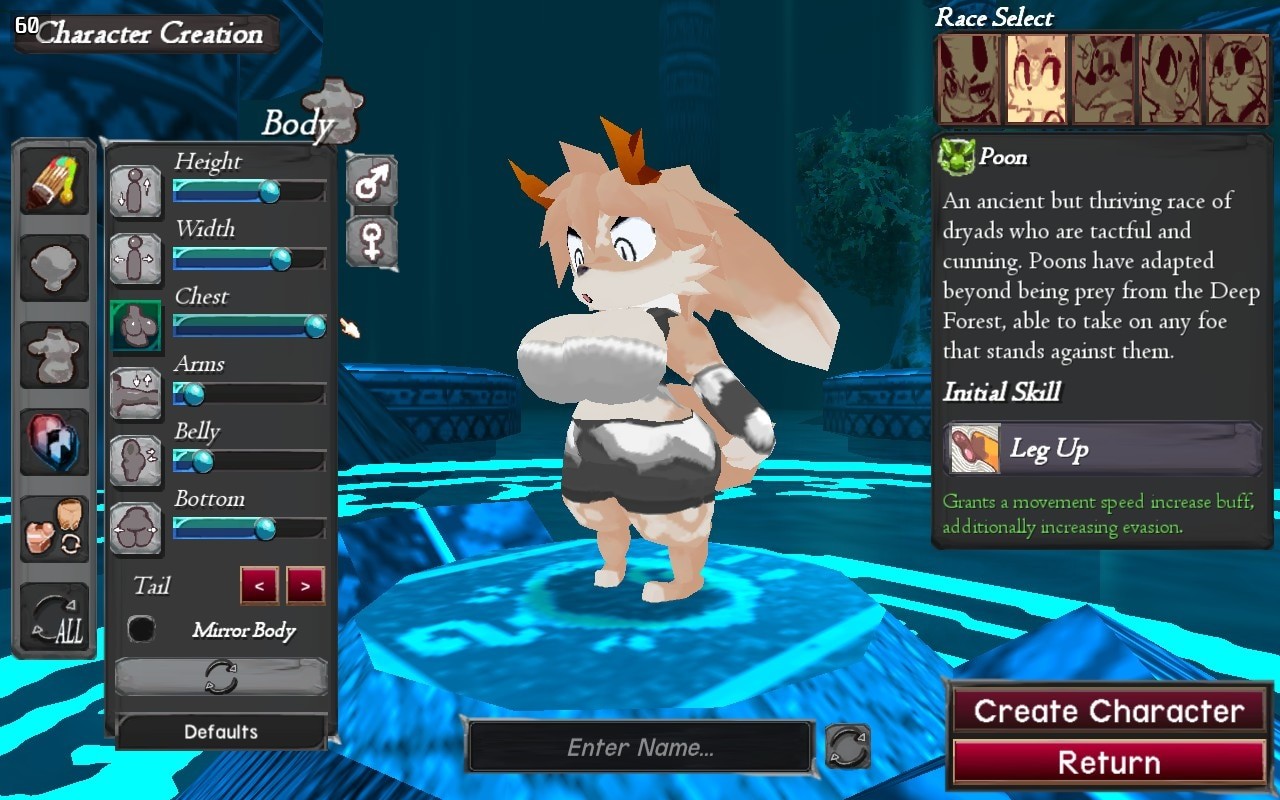Screen dimensions: 1280x800
Task: Adjust the Bottom slider
Action: tap(265, 528)
